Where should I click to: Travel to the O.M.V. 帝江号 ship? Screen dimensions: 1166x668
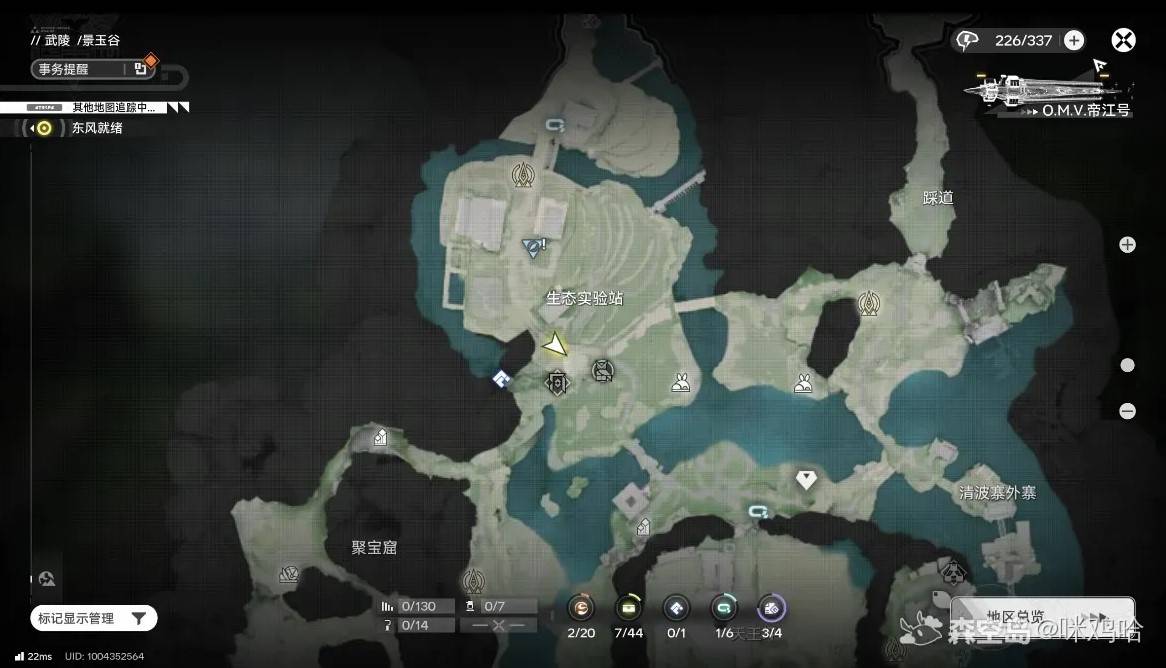tap(1050, 90)
